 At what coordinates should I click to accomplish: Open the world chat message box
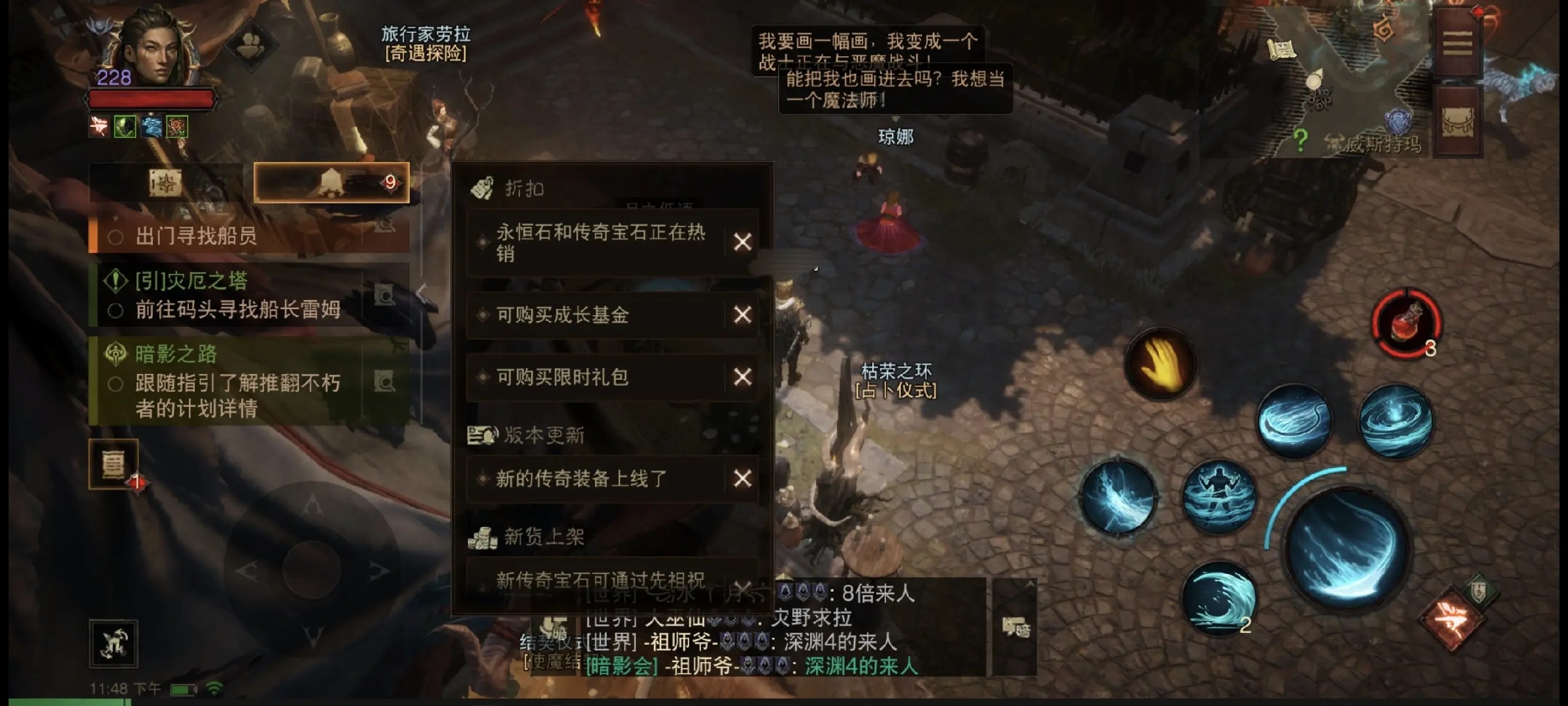784,628
